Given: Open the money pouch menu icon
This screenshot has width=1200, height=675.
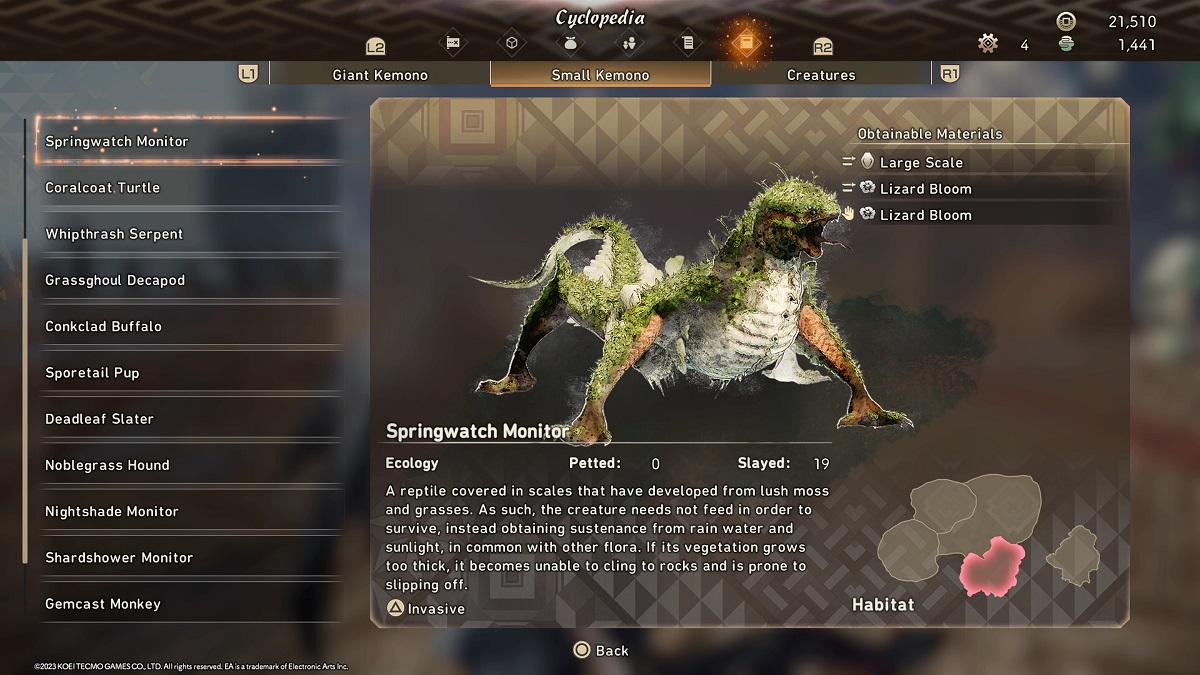Looking at the screenshot, I should (x=571, y=43).
